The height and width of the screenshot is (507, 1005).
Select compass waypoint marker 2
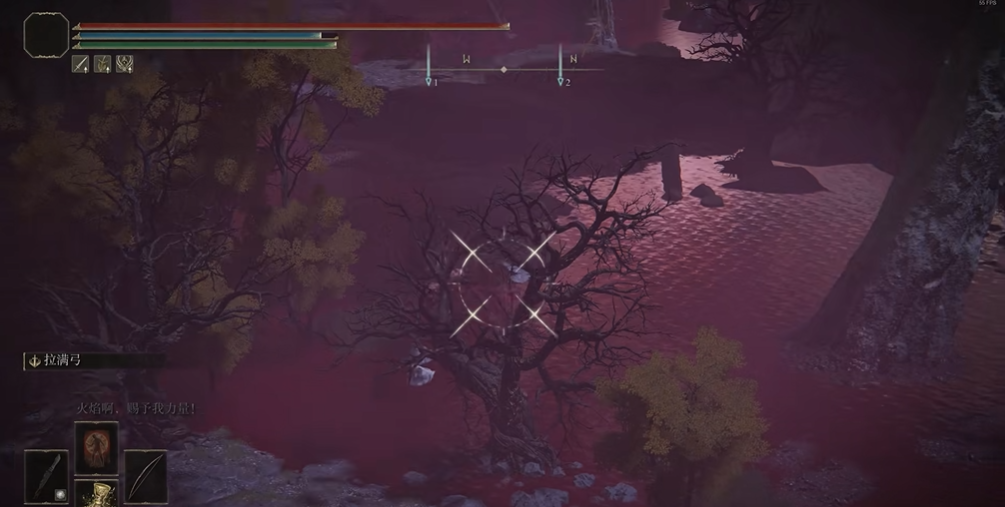pos(561,81)
